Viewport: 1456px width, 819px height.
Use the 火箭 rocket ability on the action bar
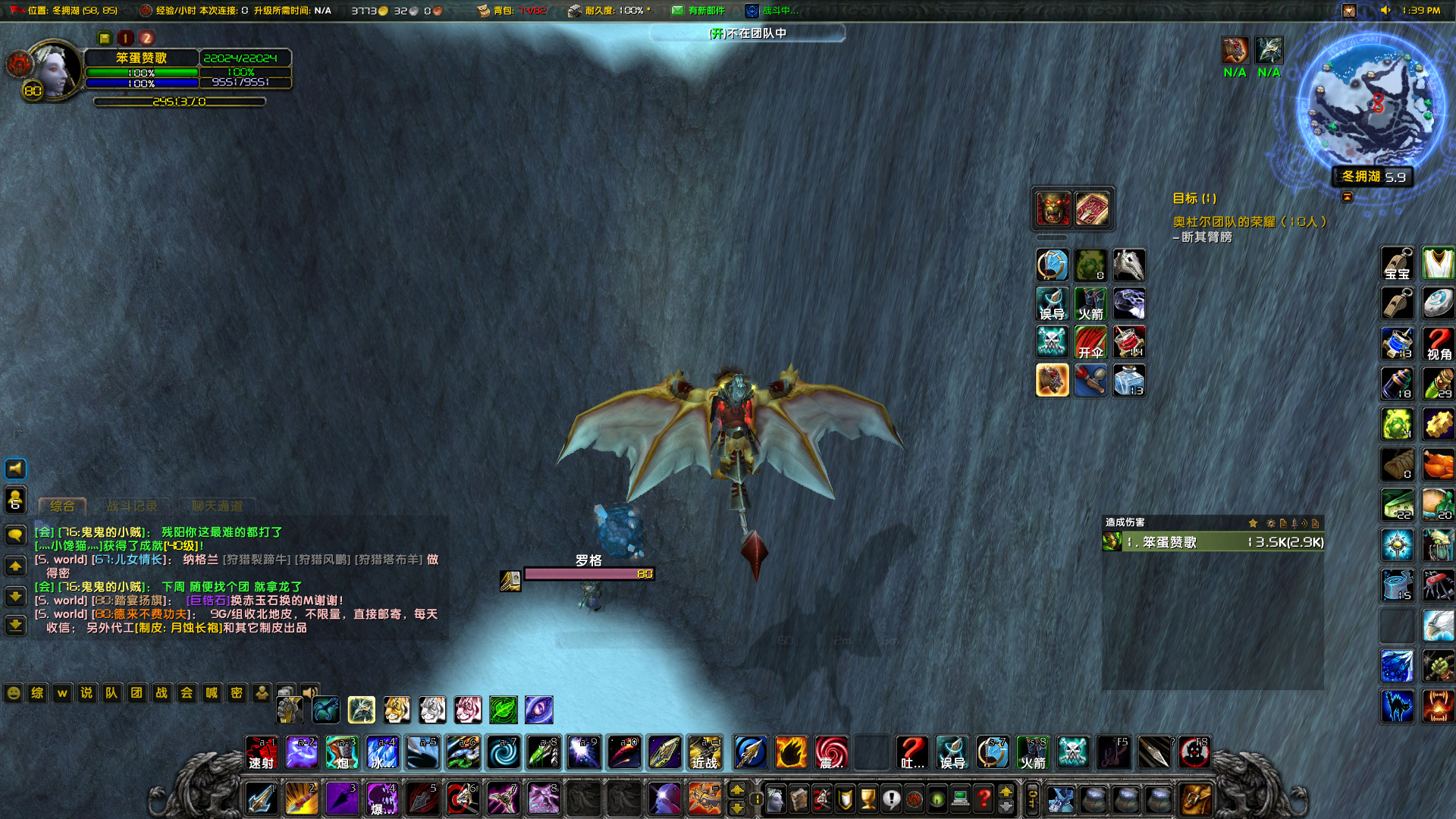pos(1033,752)
